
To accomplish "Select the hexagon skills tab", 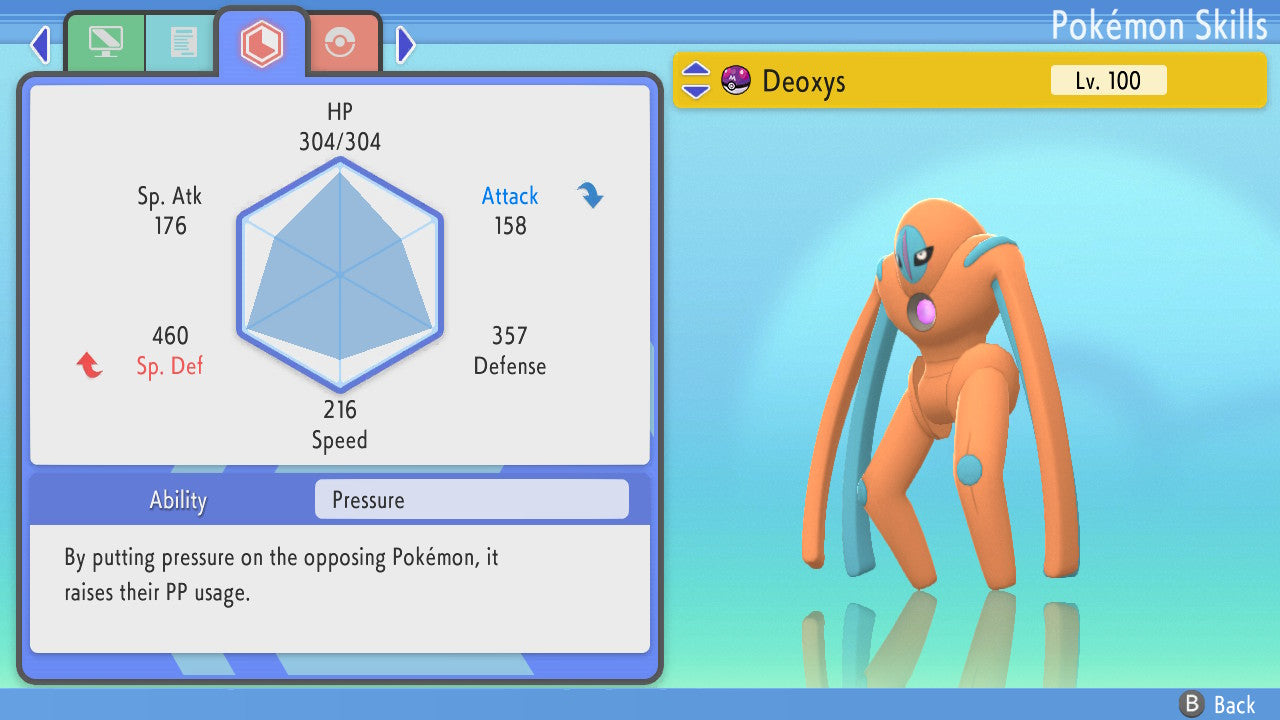I will click(x=261, y=42).
